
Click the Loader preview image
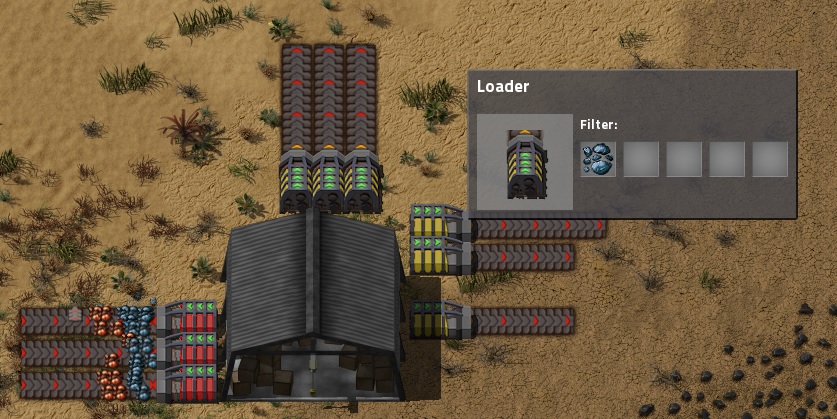click(x=524, y=161)
